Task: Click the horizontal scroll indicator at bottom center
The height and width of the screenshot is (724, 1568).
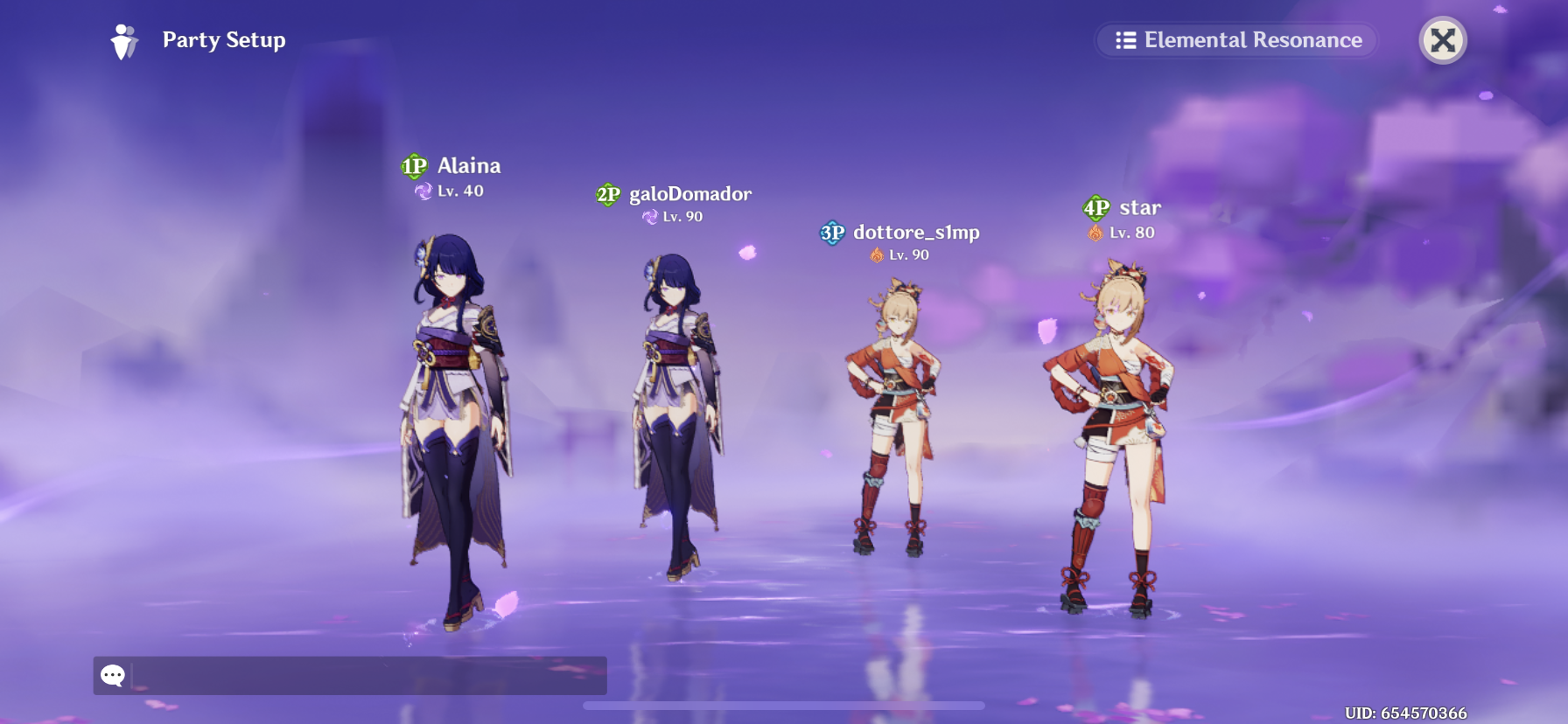Action: [783, 705]
